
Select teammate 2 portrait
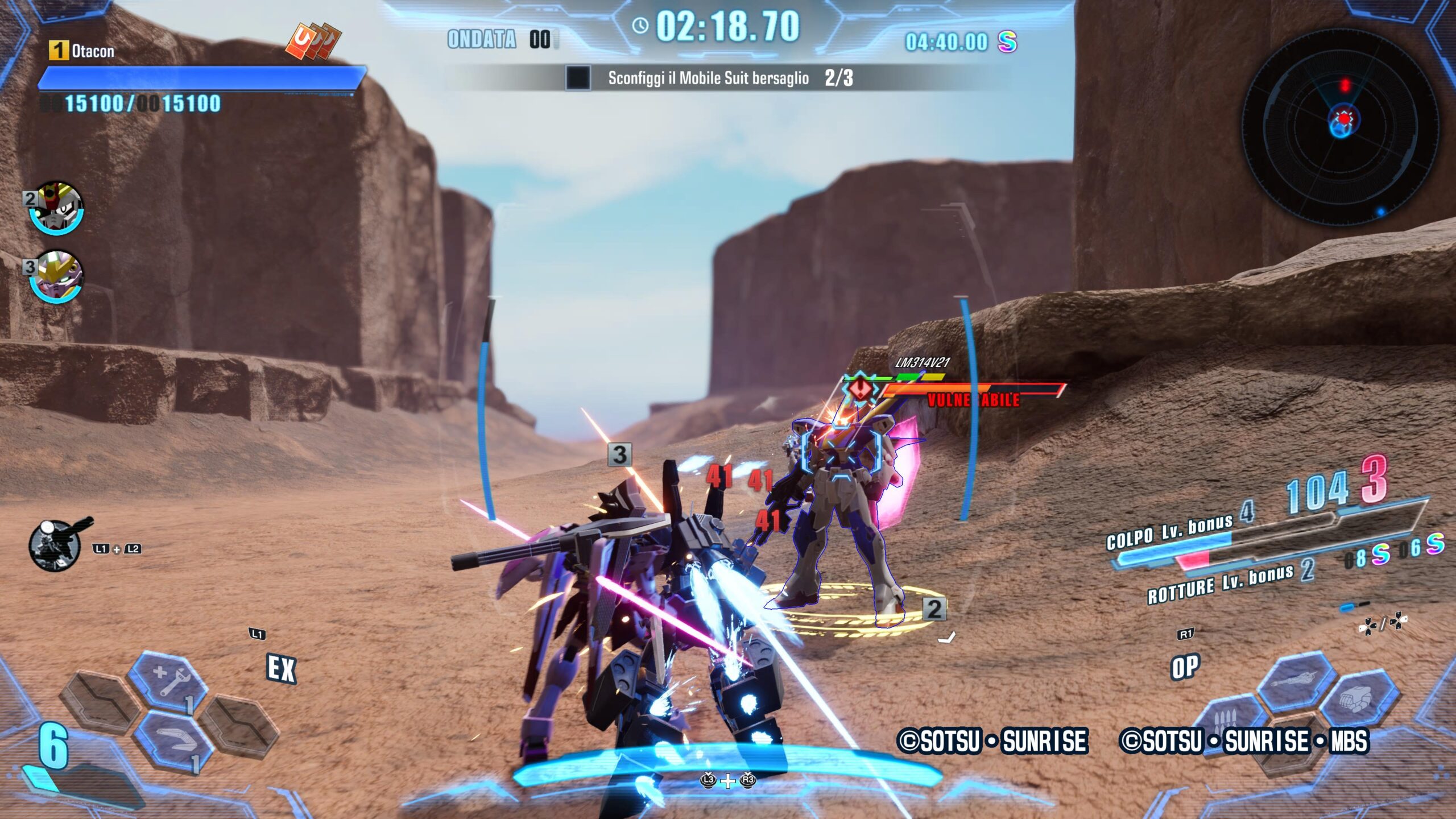point(55,208)
